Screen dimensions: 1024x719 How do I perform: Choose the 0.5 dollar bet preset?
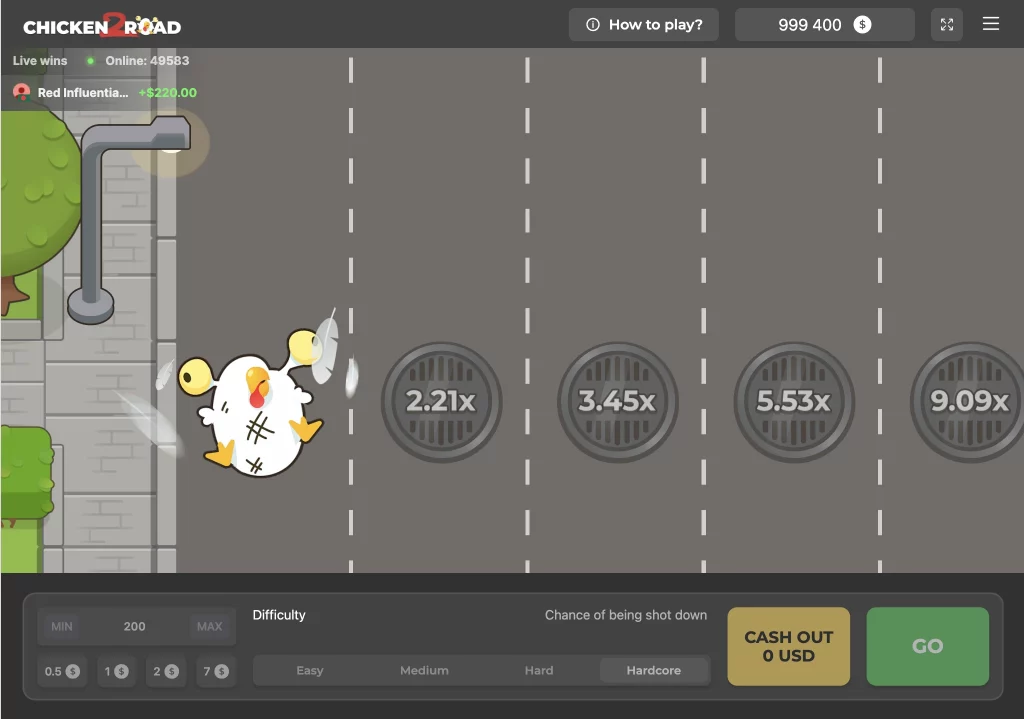pos(62,671)
